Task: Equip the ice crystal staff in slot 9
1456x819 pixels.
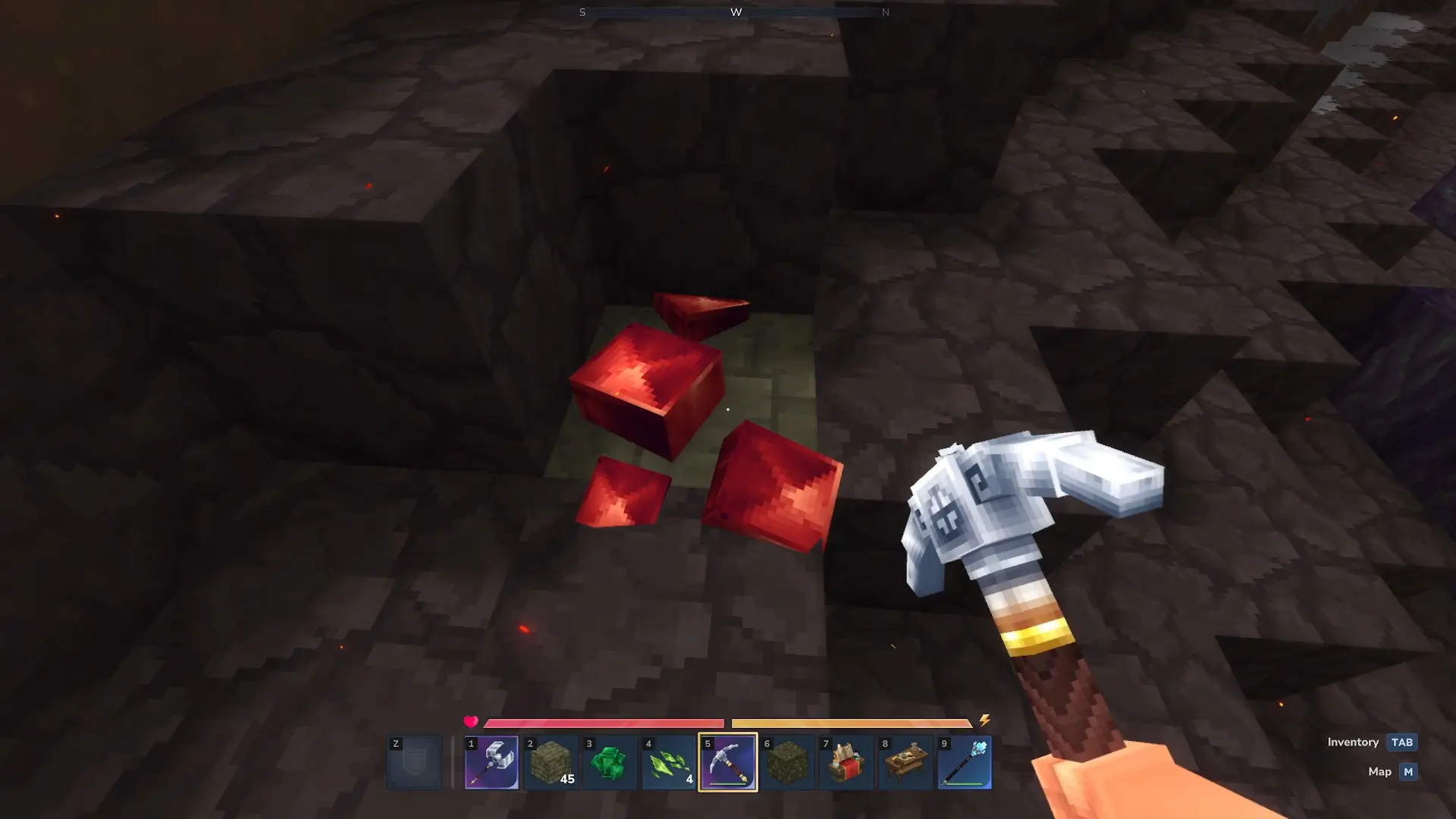Action: tap(965, 763)
